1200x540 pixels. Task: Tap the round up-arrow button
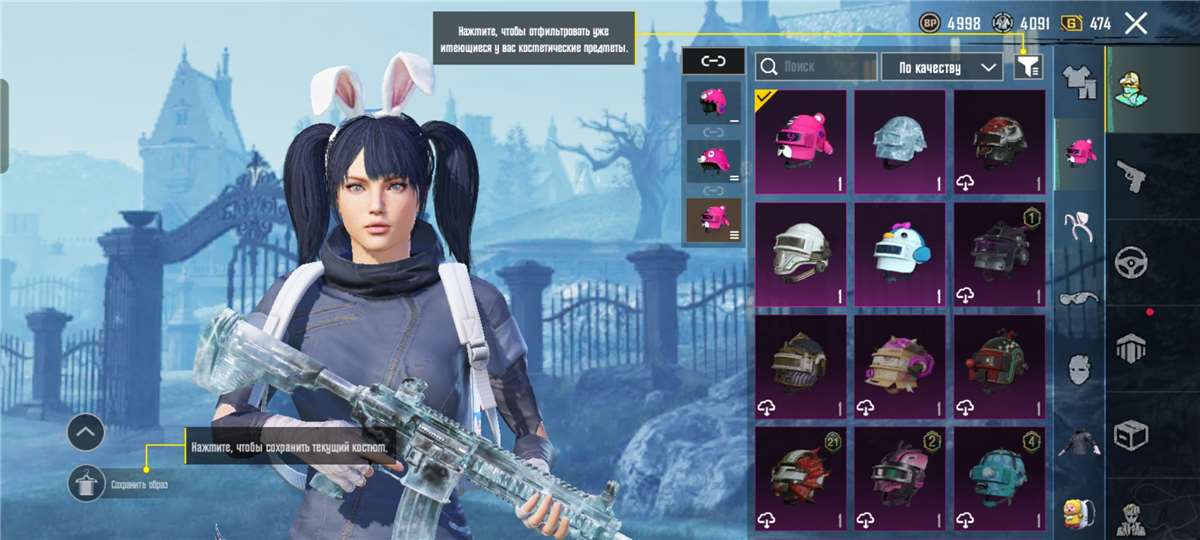point(86,433)
